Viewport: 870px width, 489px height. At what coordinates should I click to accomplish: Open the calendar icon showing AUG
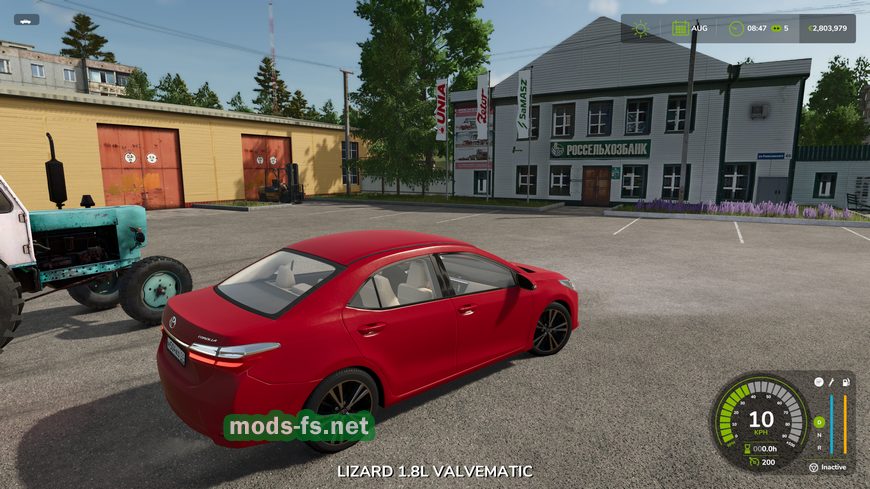click(681, 28)
